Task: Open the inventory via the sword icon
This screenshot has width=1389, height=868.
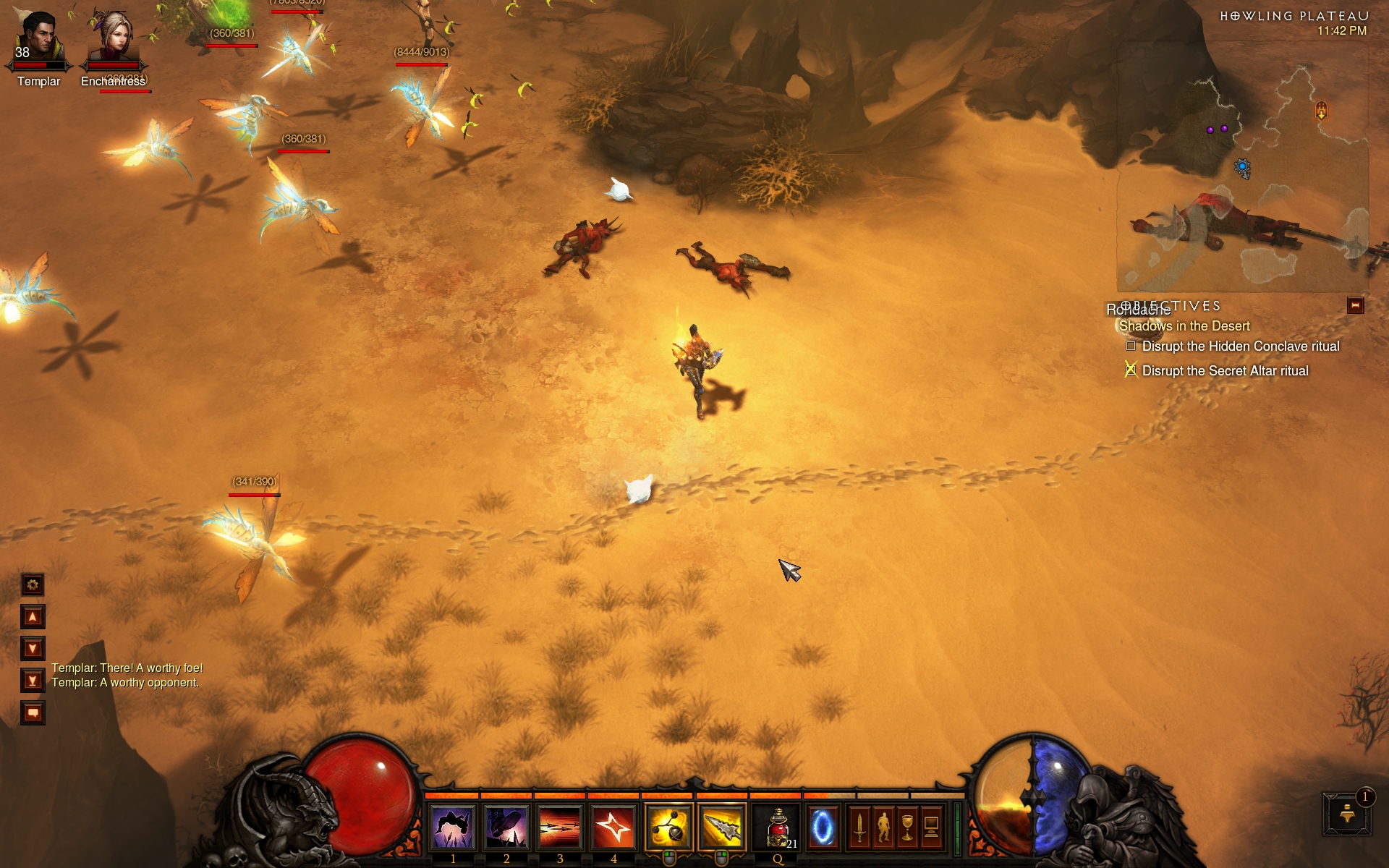Action: point(859,827)
